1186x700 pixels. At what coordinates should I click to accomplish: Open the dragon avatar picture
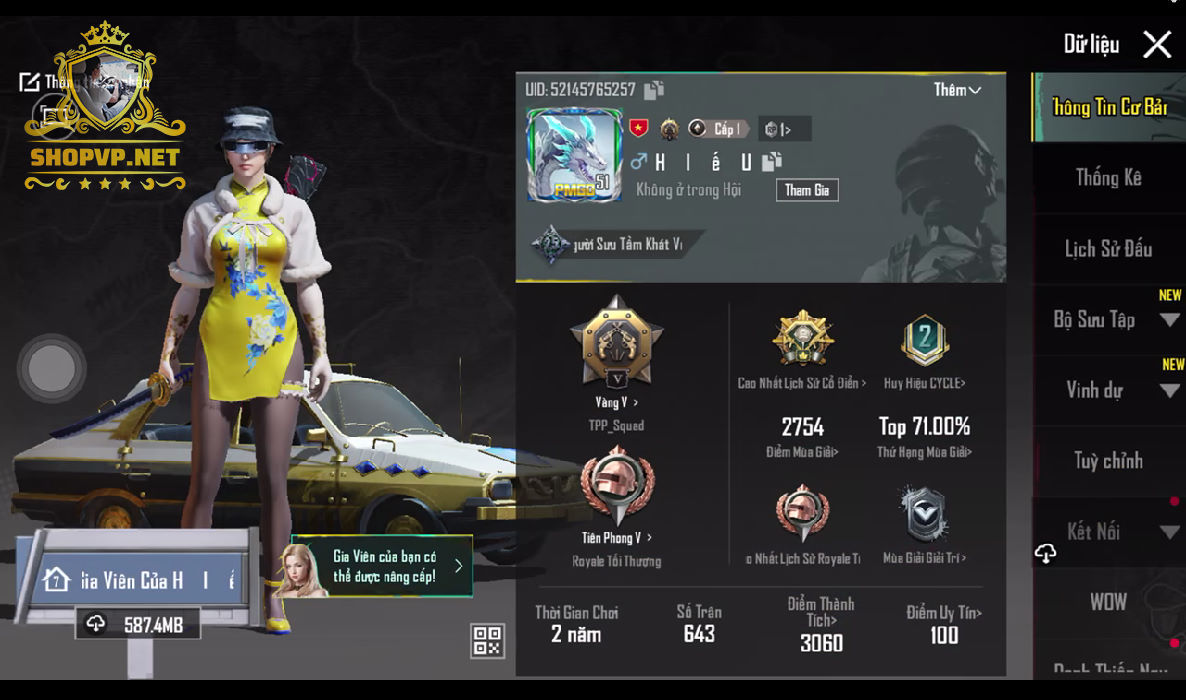[573, 154]
